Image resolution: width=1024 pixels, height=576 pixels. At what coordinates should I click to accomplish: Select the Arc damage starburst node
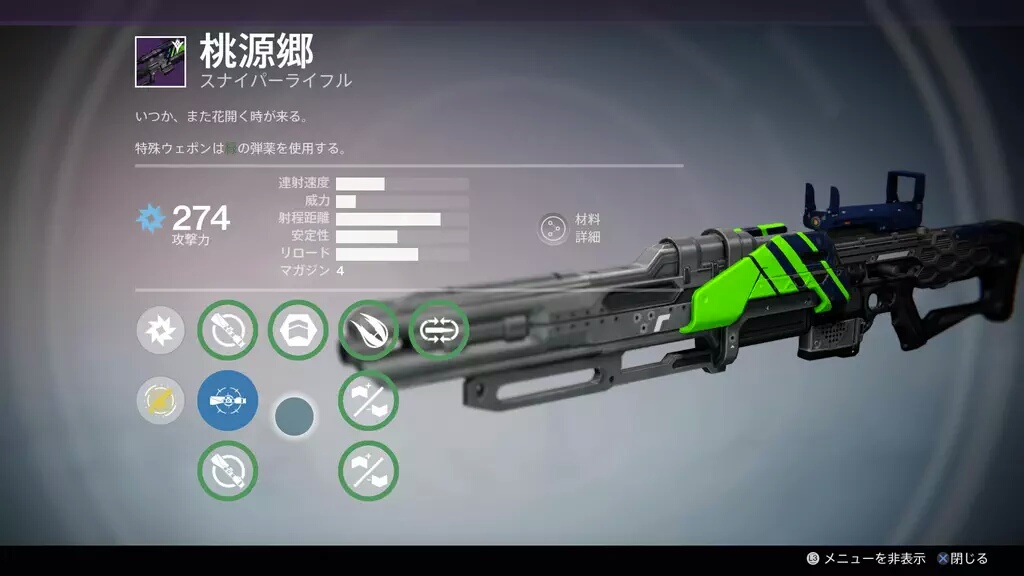pyautogui.click(x=159, y=331)
